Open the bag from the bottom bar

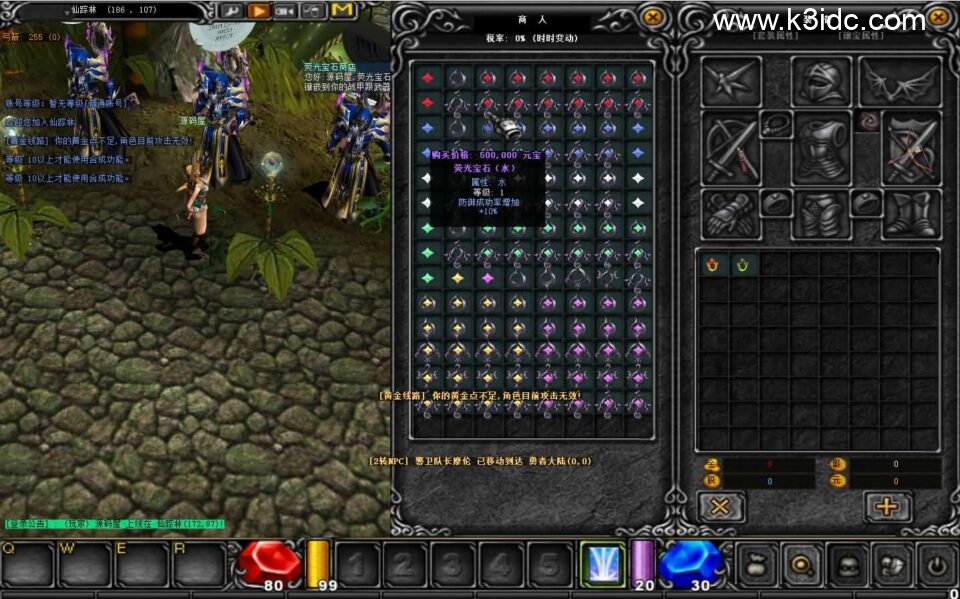(x=758, y=565)
